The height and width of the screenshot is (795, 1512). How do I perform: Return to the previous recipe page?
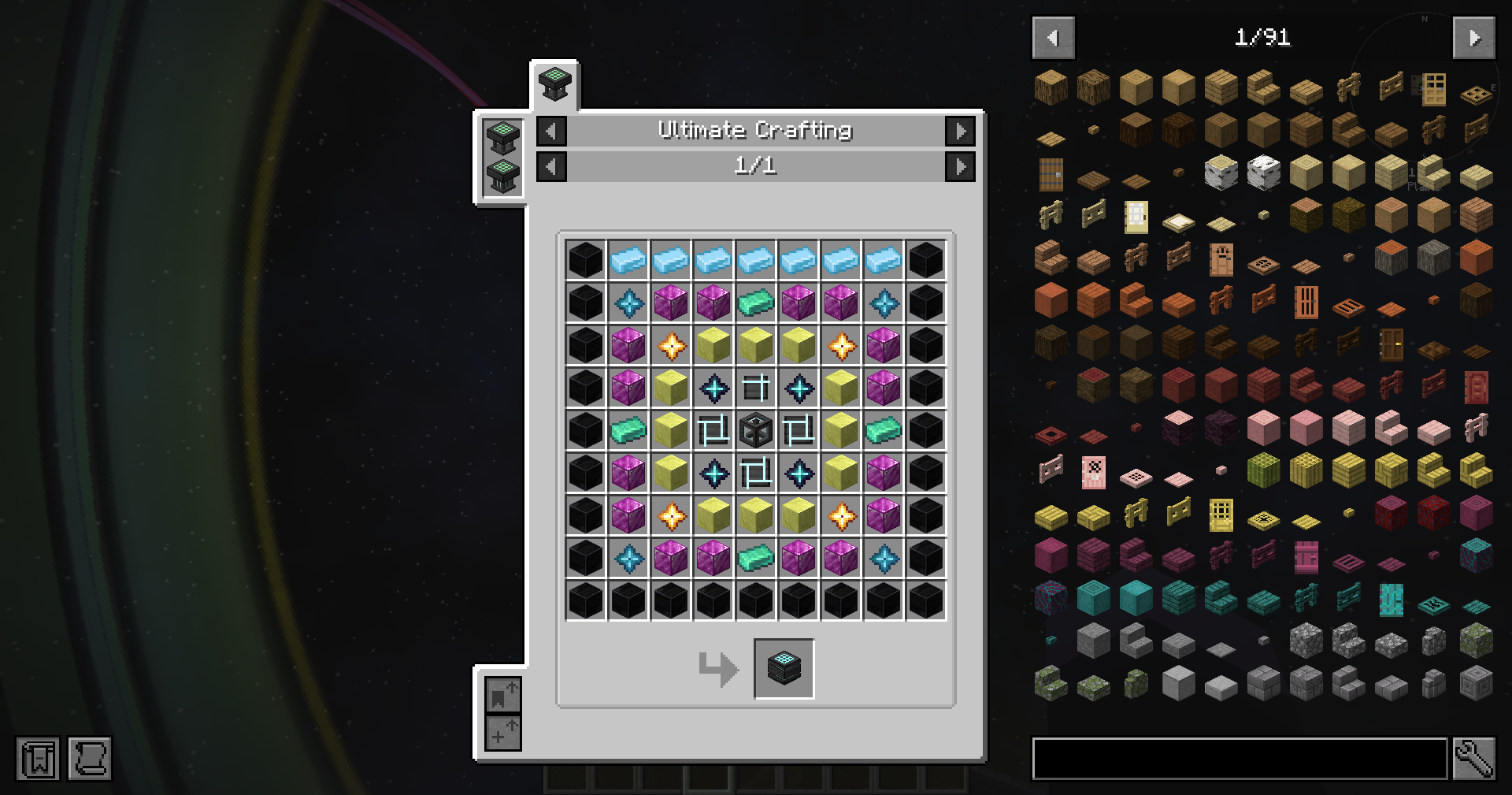(551, 166)
